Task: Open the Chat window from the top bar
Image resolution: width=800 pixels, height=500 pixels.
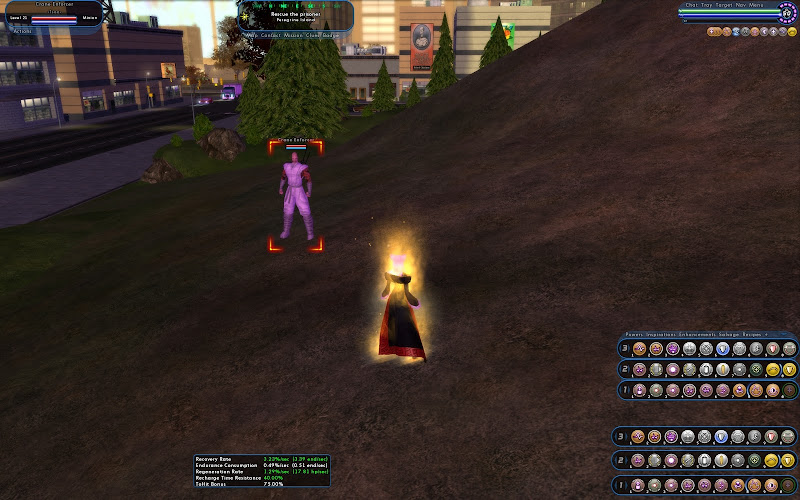Action: pos(691,5)
